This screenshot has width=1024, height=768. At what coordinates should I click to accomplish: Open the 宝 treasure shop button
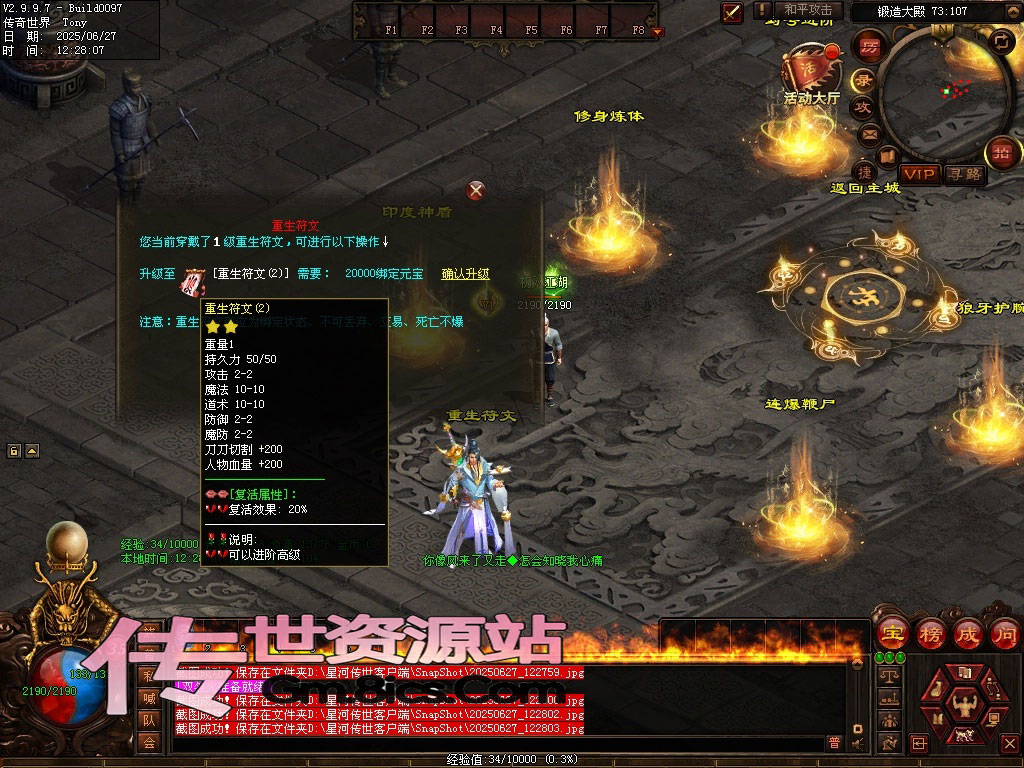tap(891, 633)
